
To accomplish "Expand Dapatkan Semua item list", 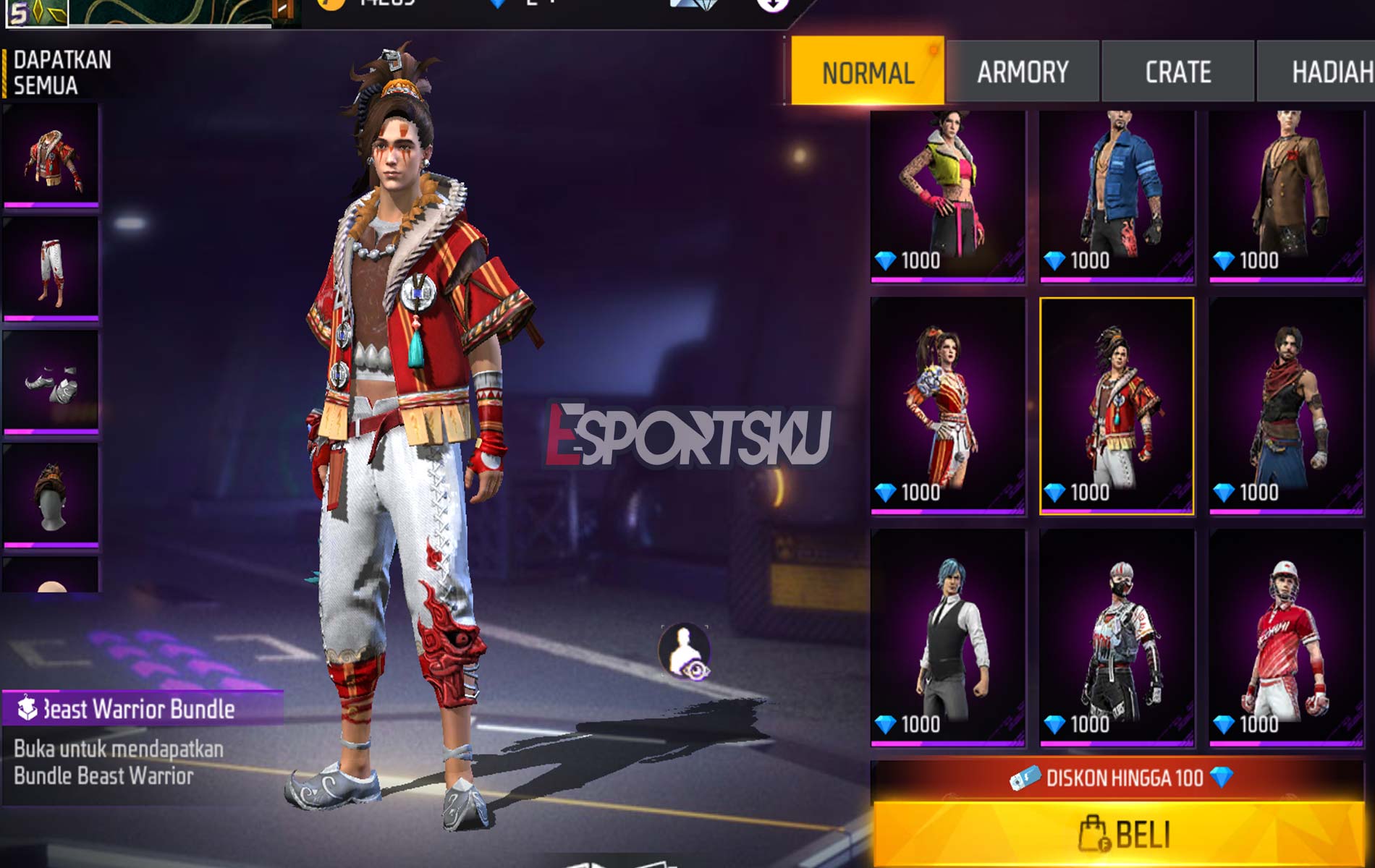I will 58,70.
